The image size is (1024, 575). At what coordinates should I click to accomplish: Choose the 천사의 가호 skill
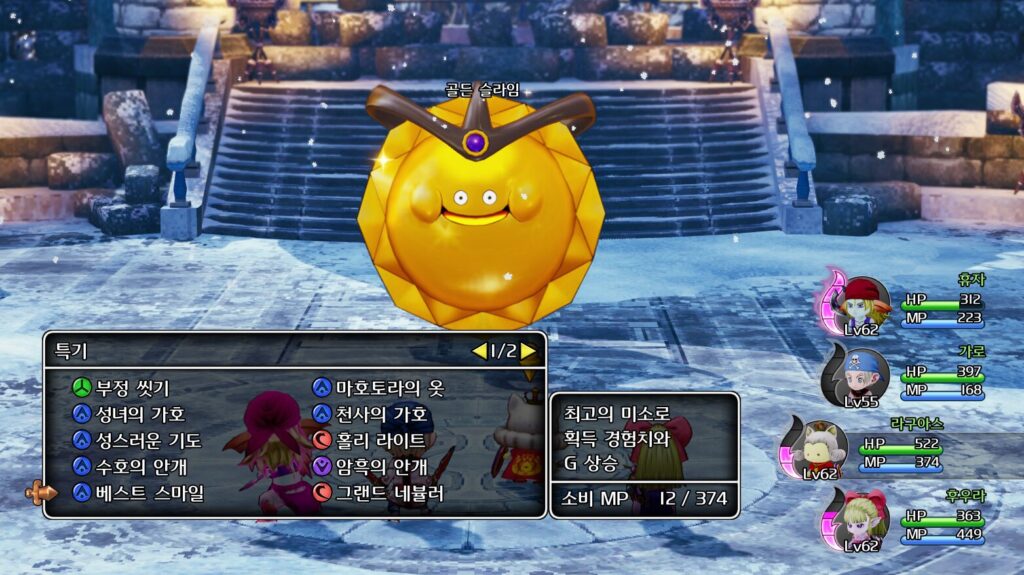click(381, 414)
